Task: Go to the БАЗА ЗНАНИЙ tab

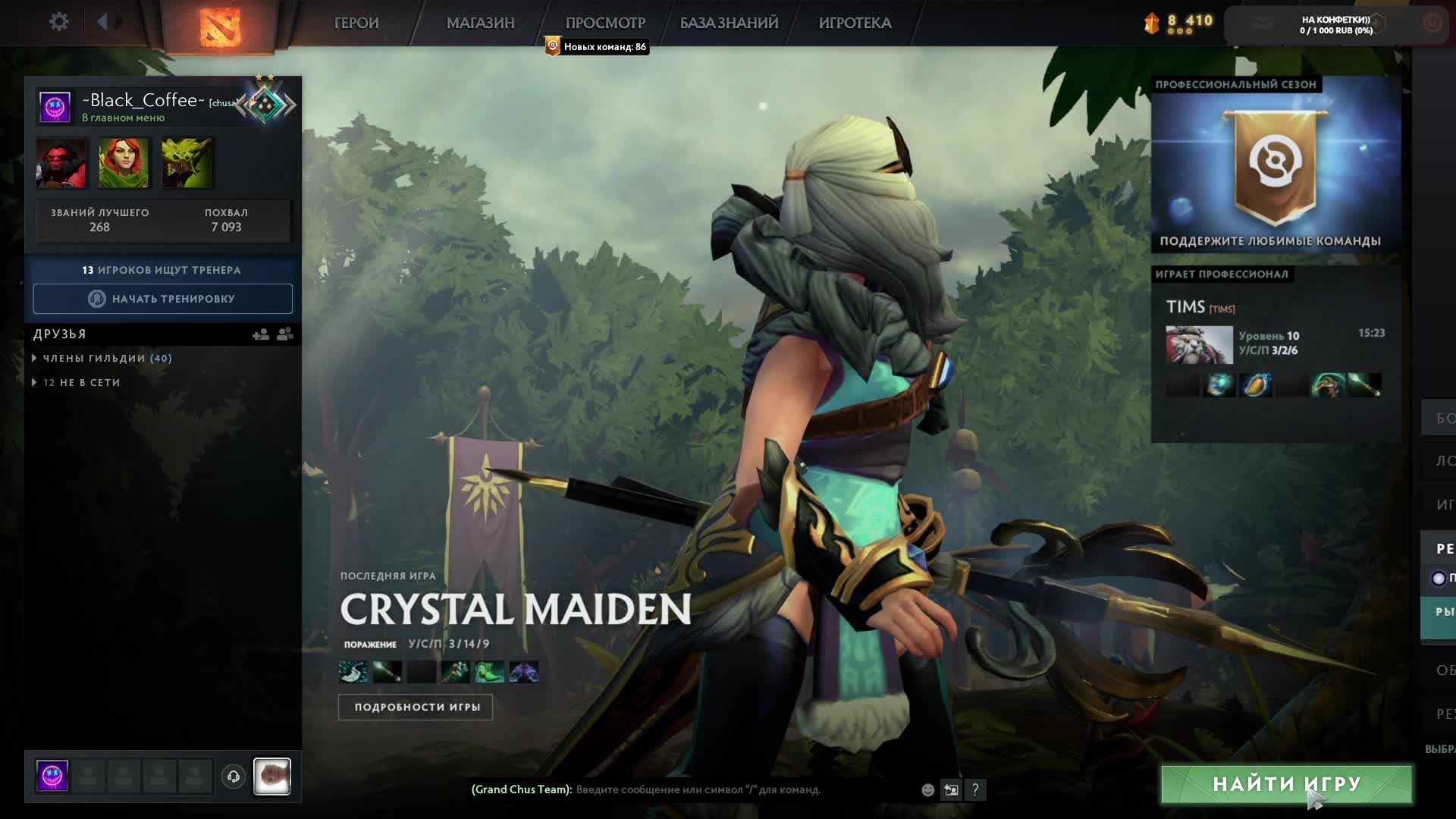Action: 729,23
